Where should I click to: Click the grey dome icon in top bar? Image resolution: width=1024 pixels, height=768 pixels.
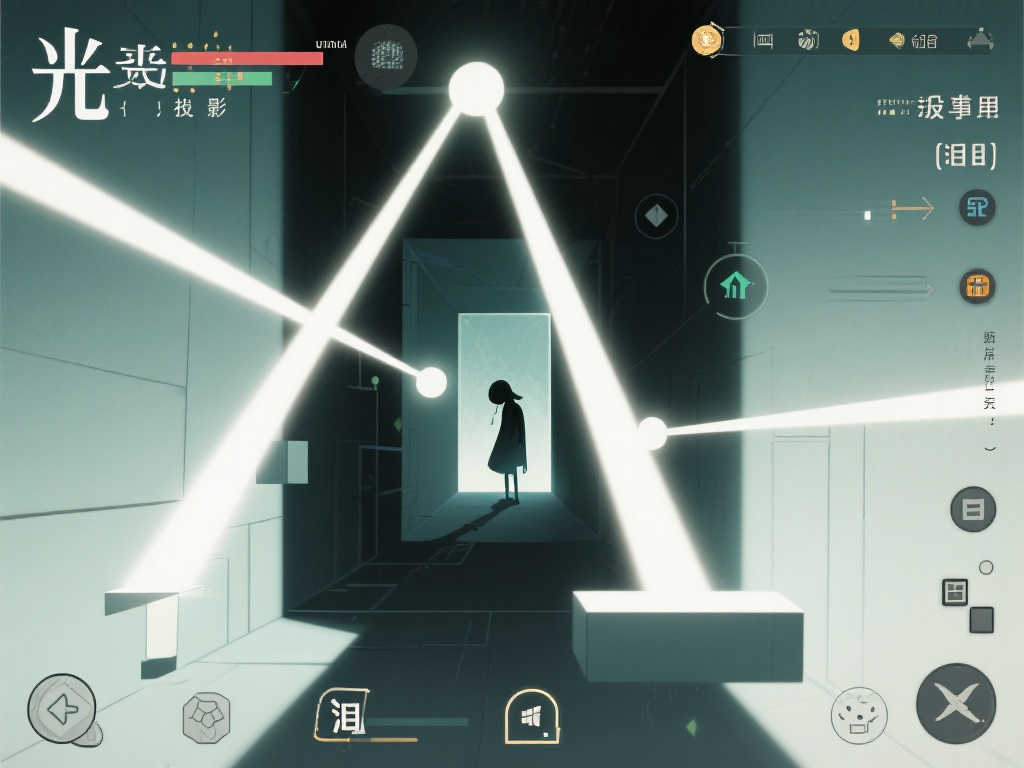(979, 40)
